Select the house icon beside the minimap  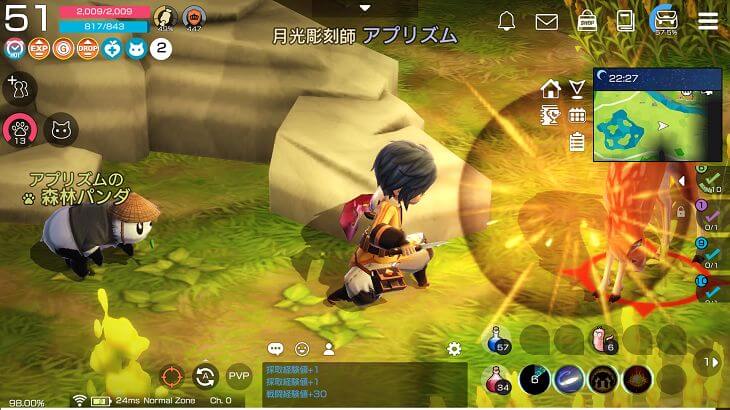click(550, 89)
